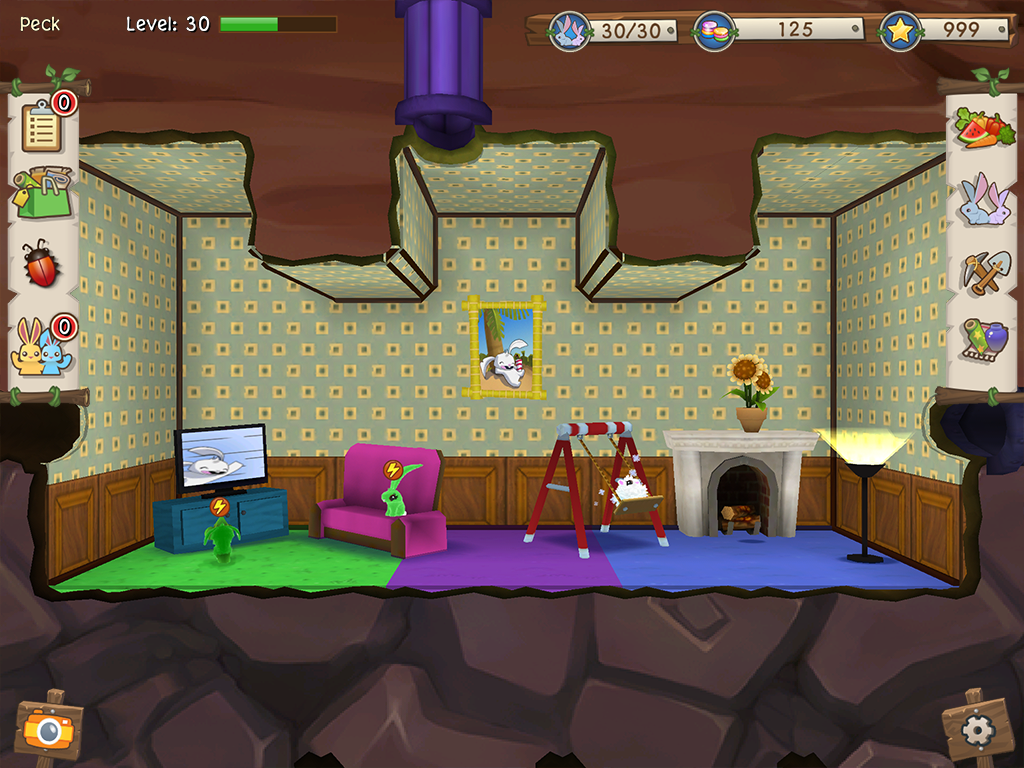Select the pickaxe and shovel dig tools
1024x768 pixels.
point(983,270)
